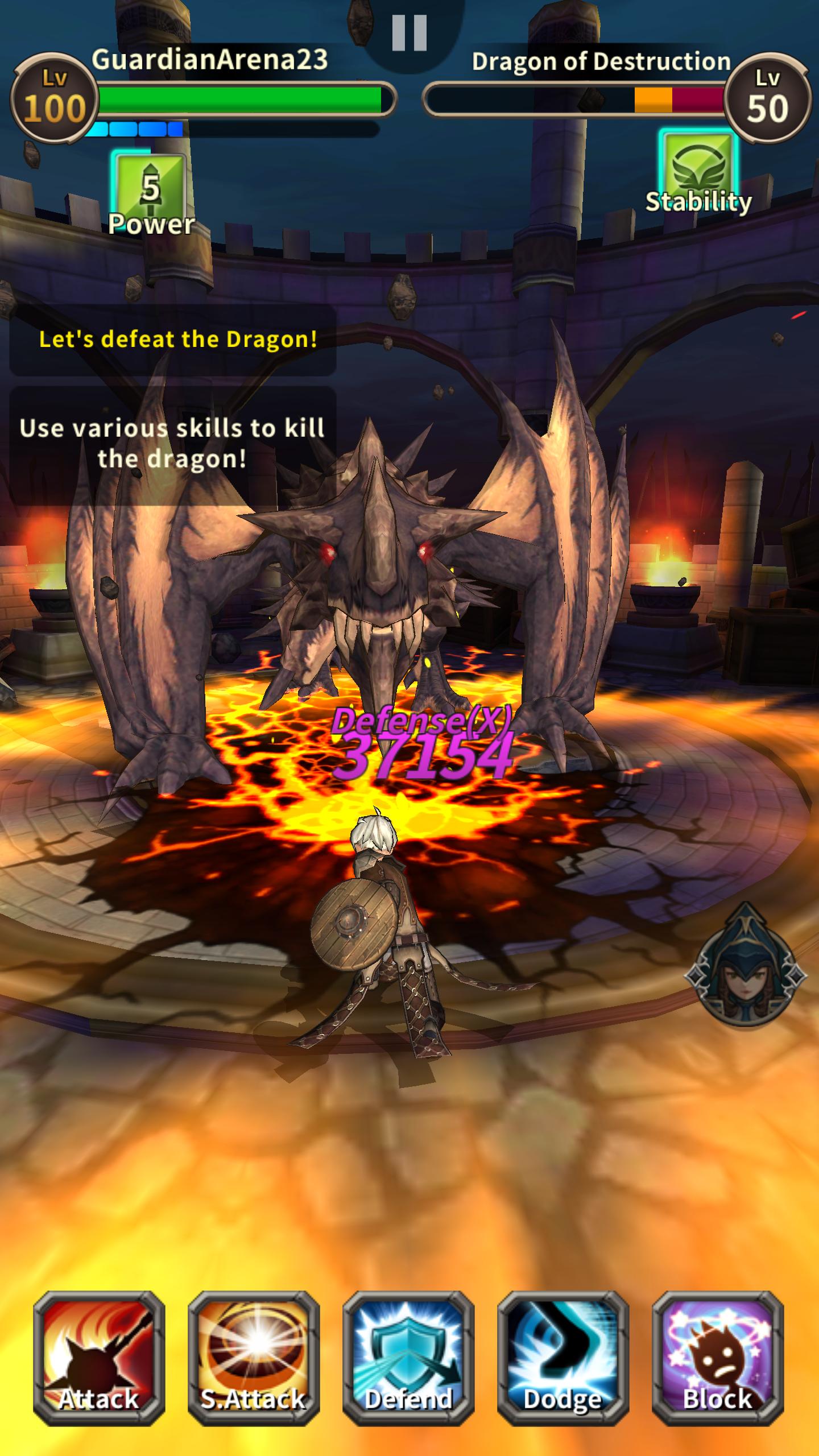Tap the blue energy gauge under player HP

139,126
